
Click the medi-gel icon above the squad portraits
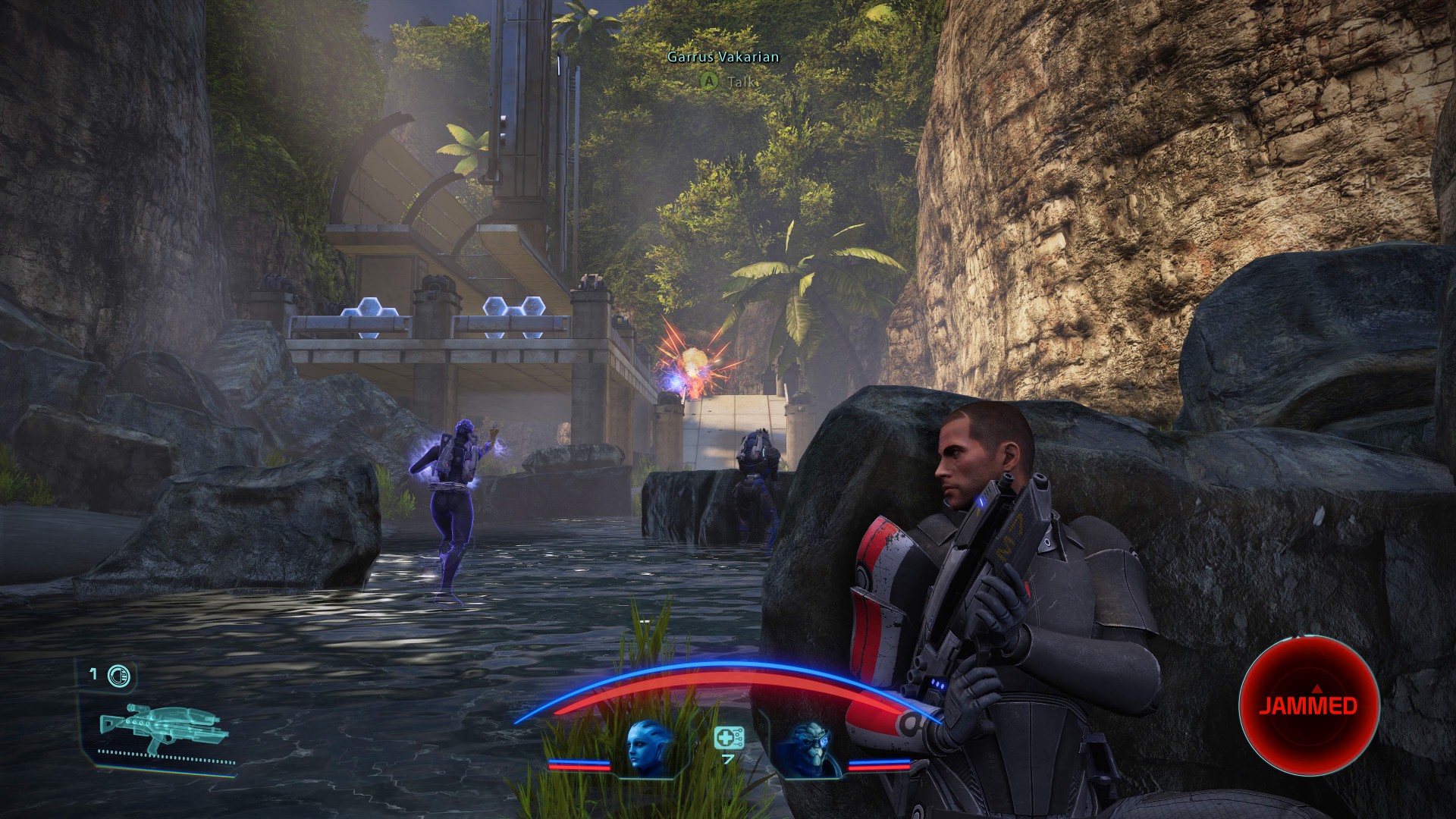(728, 737)
